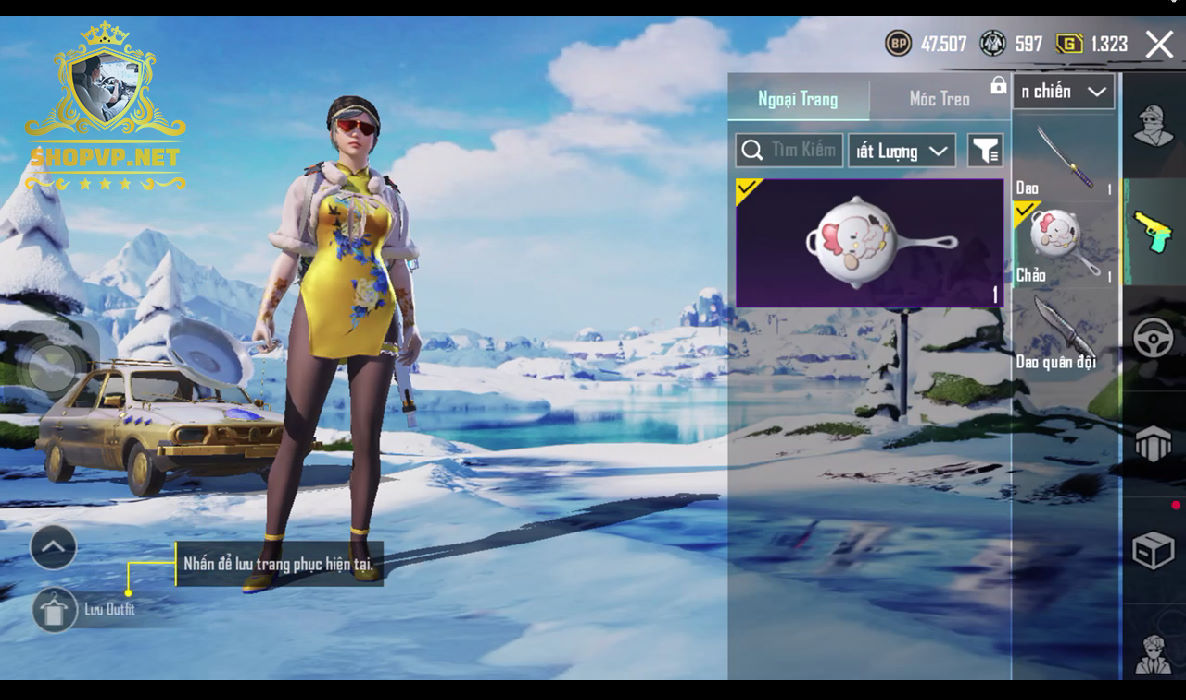Open the vehicle steering wheel section
1186x700 pixels.
pyautogui.click(x=1153, y=338)
